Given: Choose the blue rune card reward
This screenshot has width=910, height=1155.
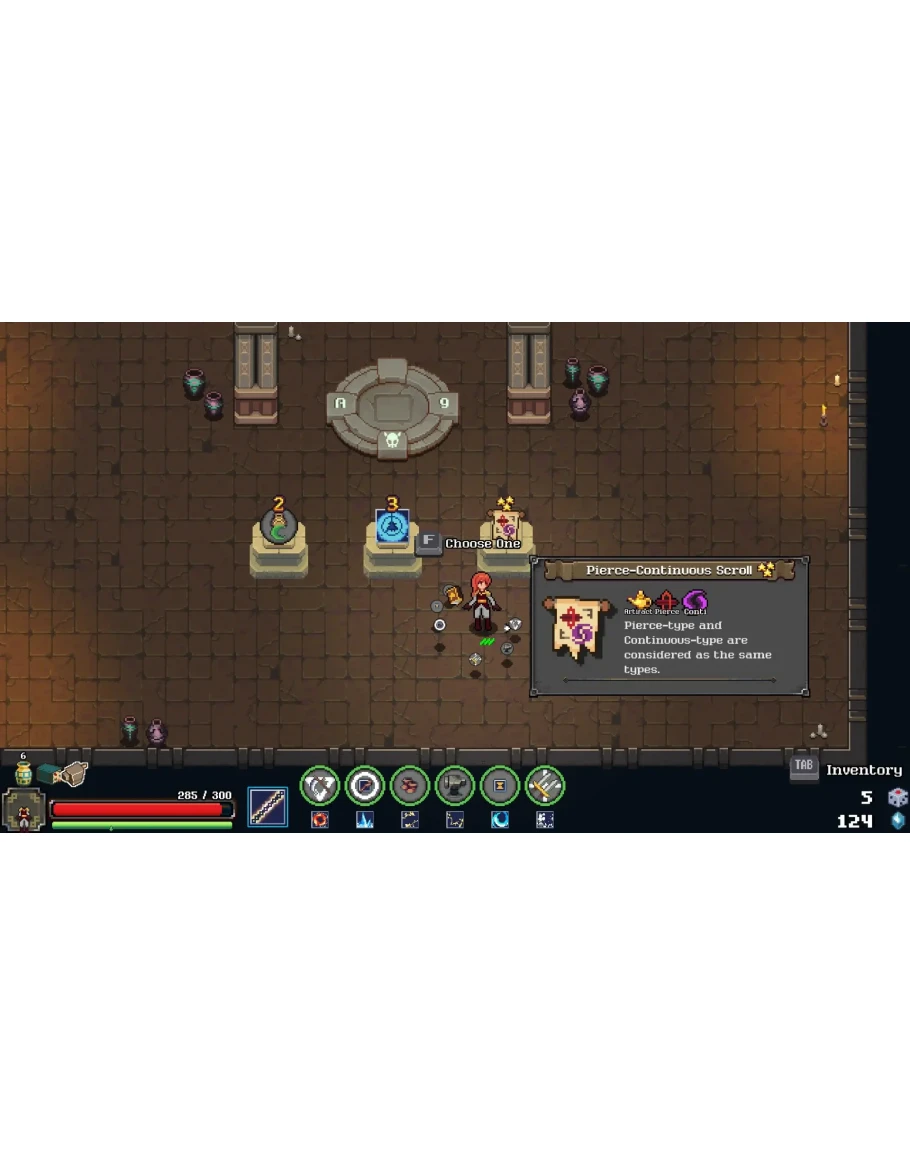Looking at the screenshot, I should click(x=392, y=527).
